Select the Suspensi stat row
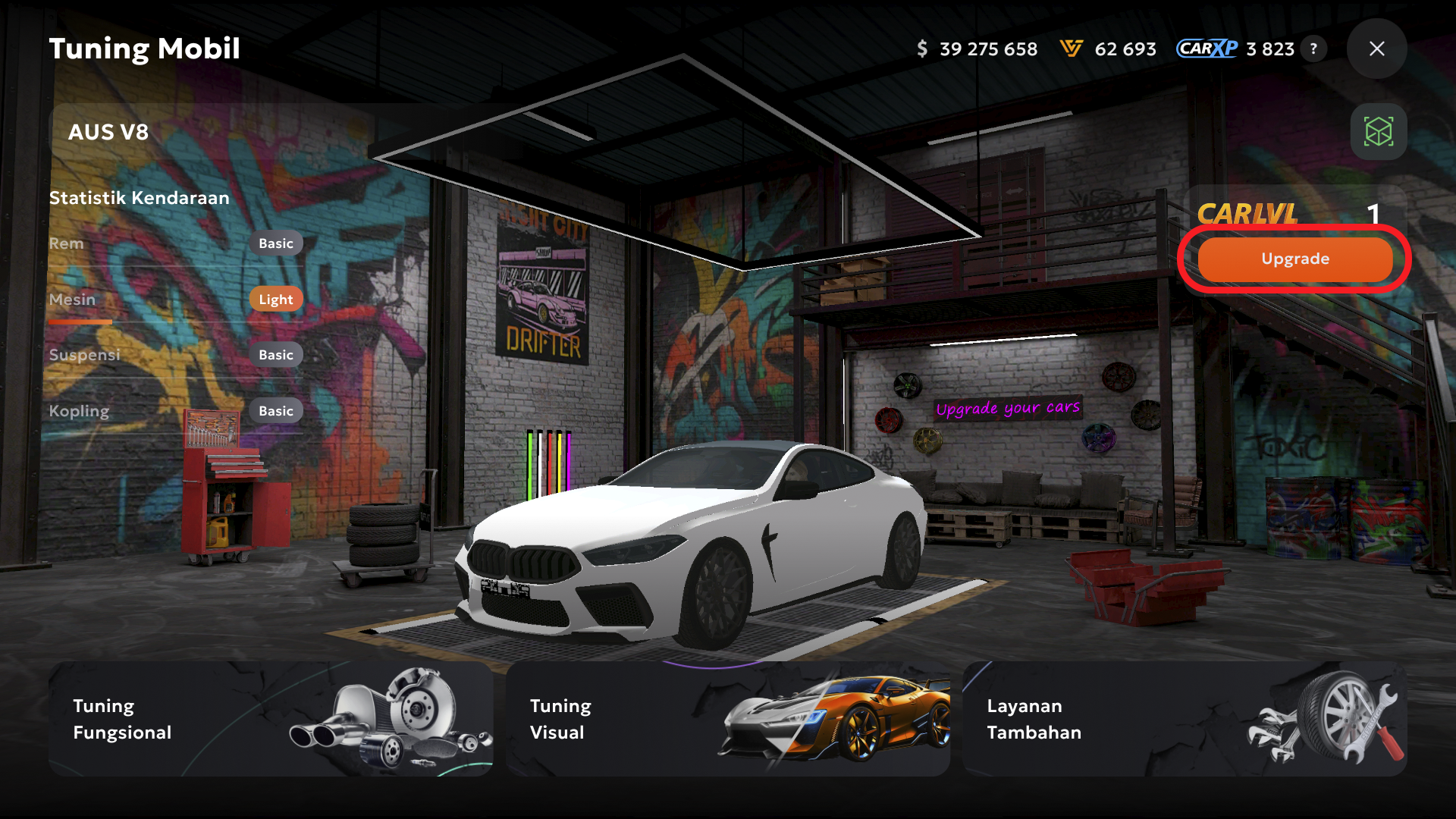Image resolution: width=1456 pixels, height=819 pixels. coord(175,356)
